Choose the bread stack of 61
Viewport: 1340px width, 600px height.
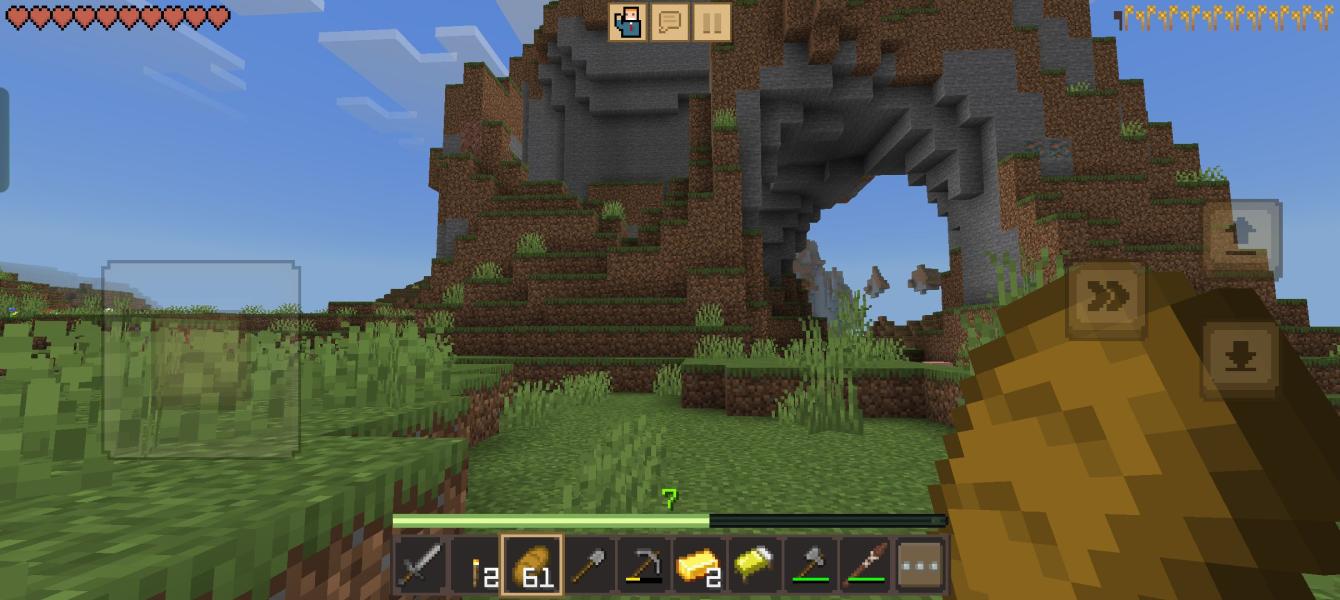pyautogui.click(x=531, y=567)
